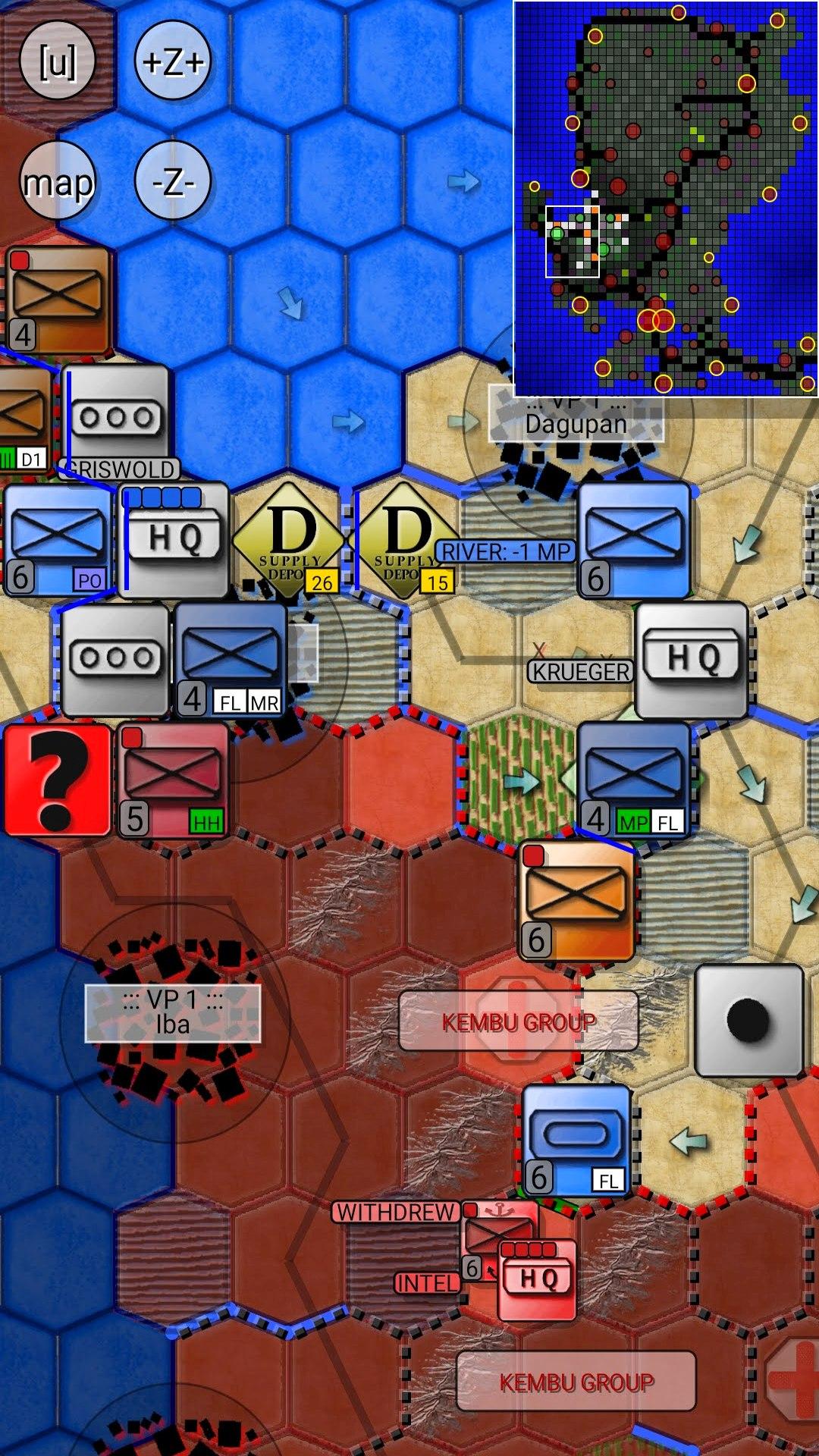The height and width of the screenshot is (1456, 819).
Task: Zoom out with the -Z- button
Action: [x=173, y=182]
